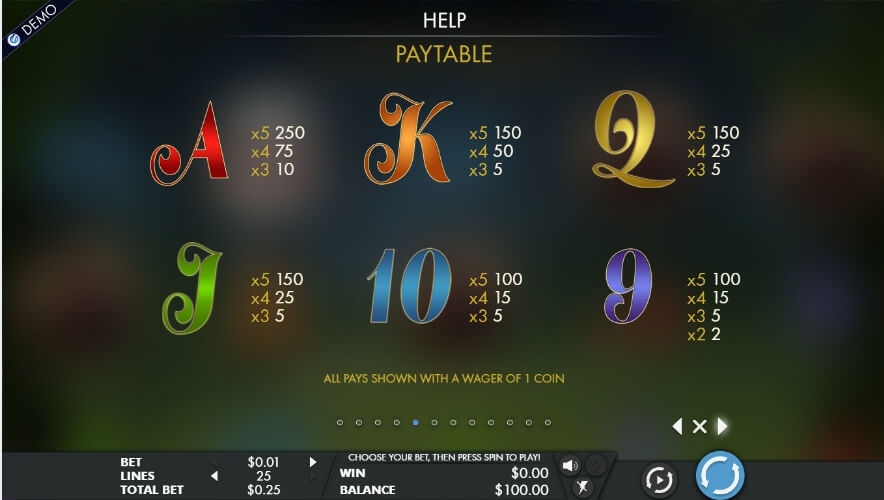The width and height of the screenshot is (884, 500).
Task: Open the help question mark button
Action: click(596, 465)
